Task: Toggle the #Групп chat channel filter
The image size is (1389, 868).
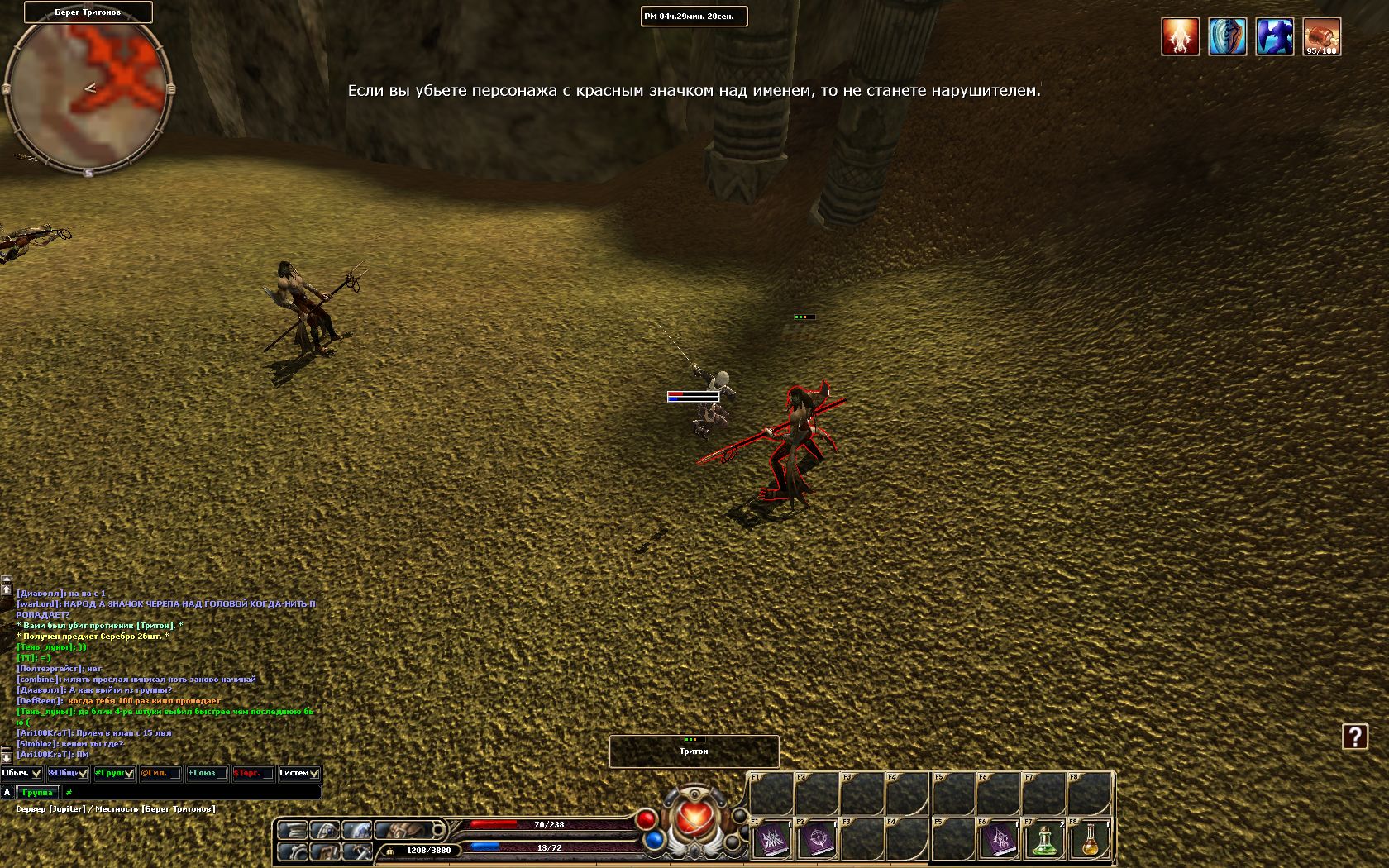Action: tap(129, 774)
